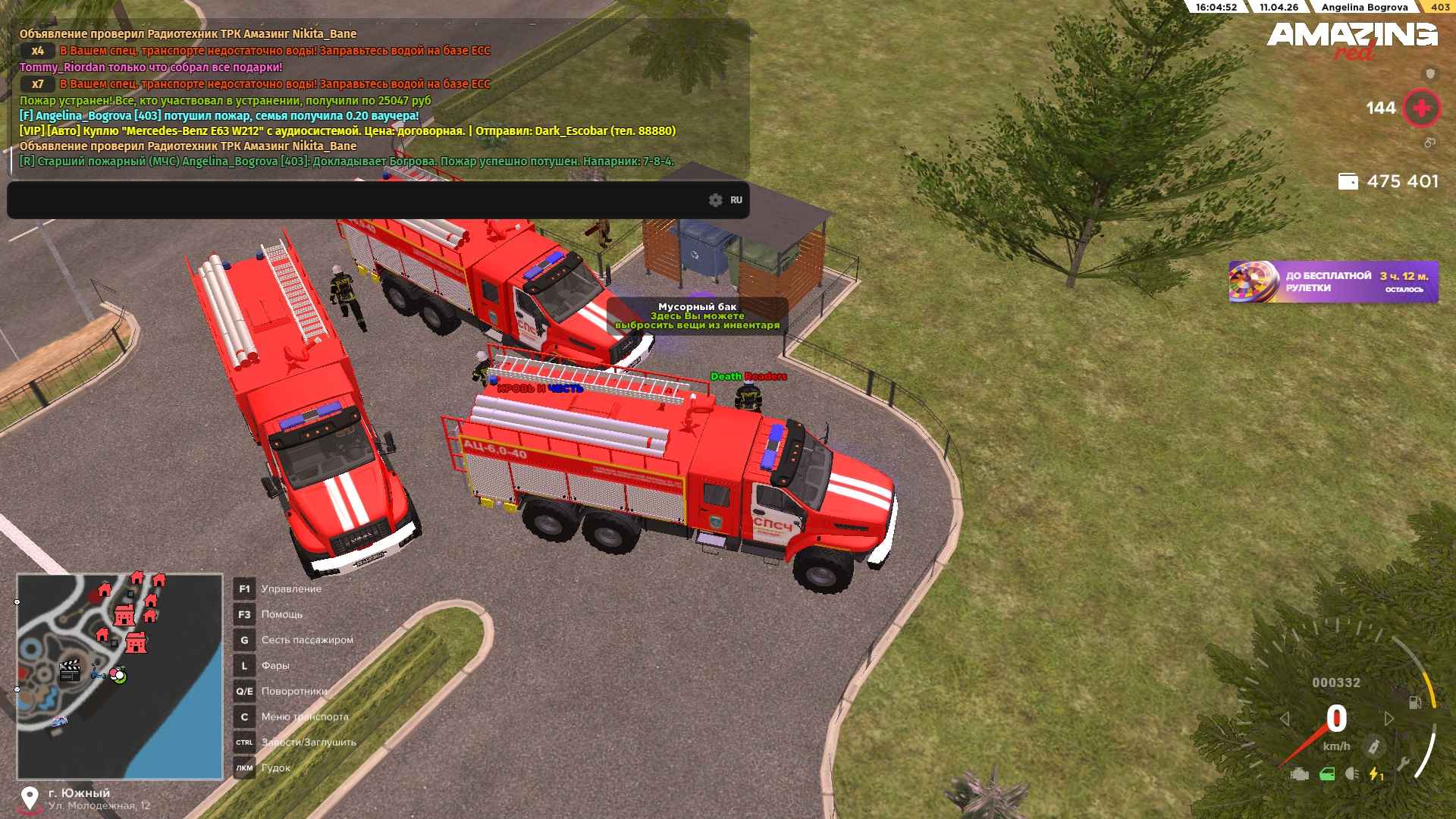Screen dimensions: 1456x819
Task: Click into the chat message input box
Action: click(356, 200)
